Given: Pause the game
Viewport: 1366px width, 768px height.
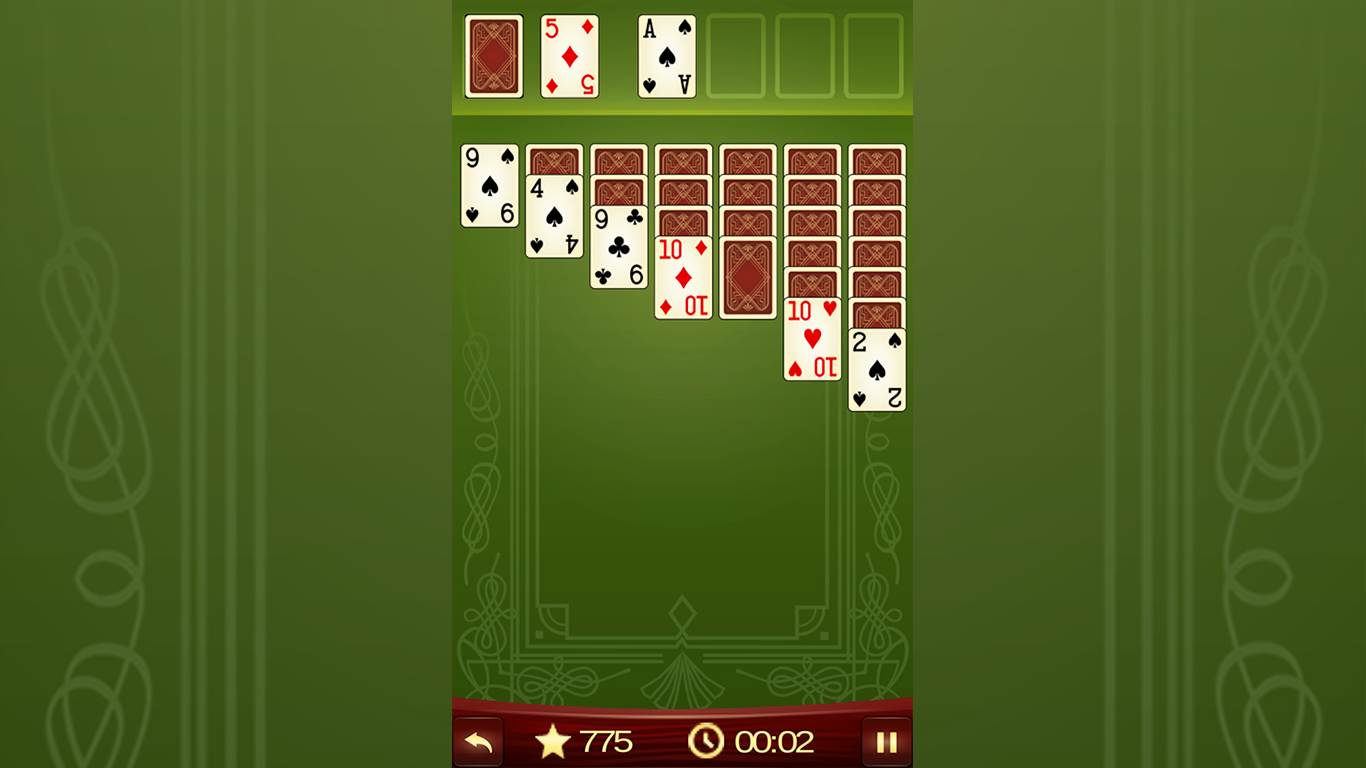Looking at the screenshot, I should (x=886, y=741).
